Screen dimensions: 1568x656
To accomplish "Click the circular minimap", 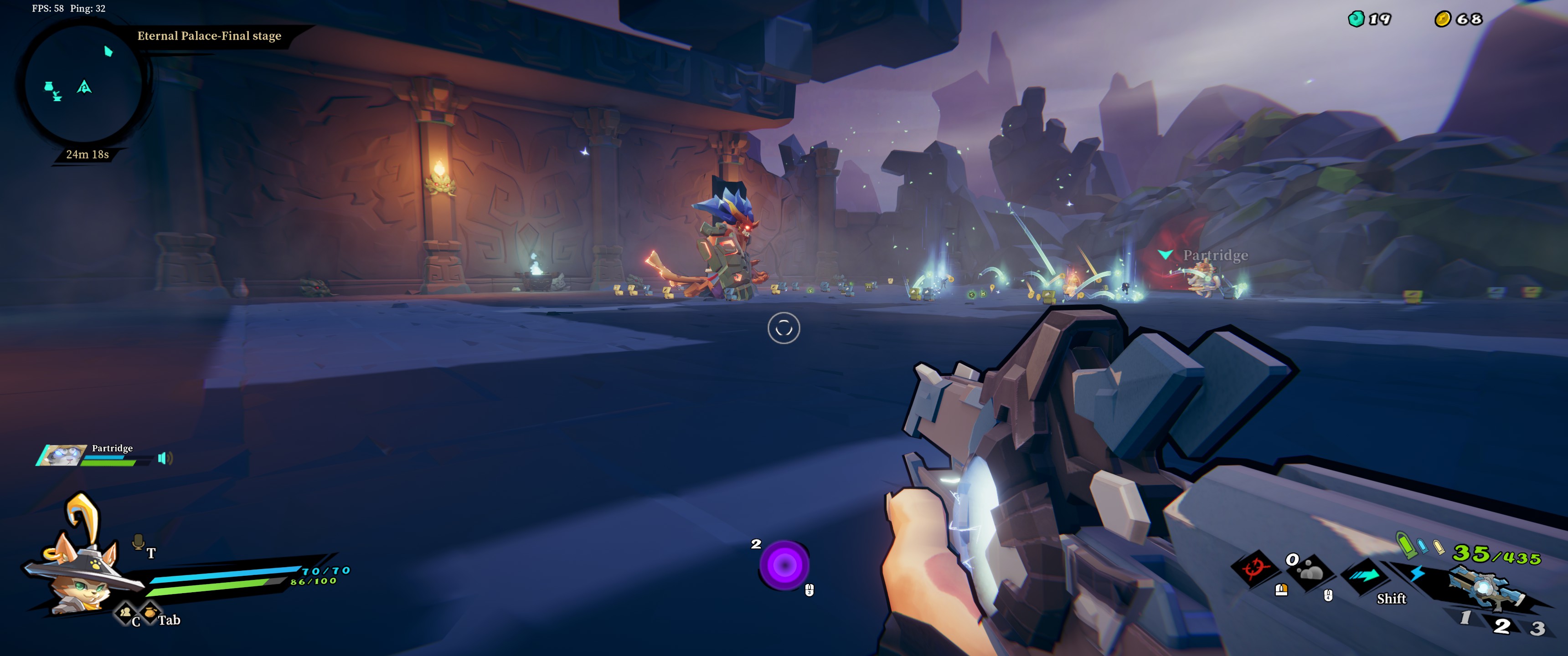I will click(83, 85).
